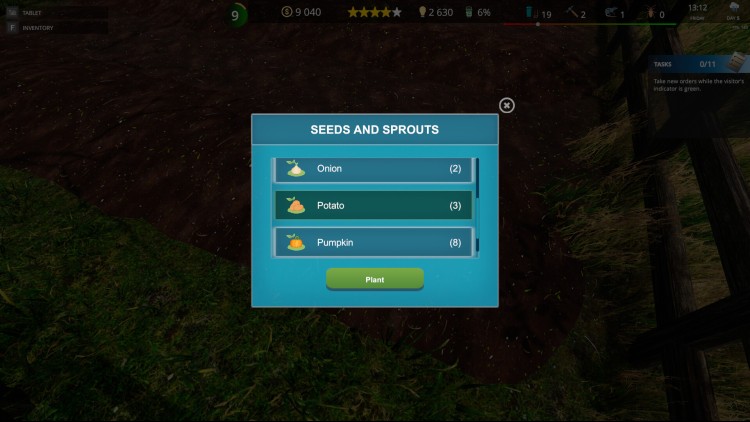Image resolution: width=750 pixels, height=422 pixels.
Task: Click the seed list scrollbar
Action: click(x=477, y=205)
